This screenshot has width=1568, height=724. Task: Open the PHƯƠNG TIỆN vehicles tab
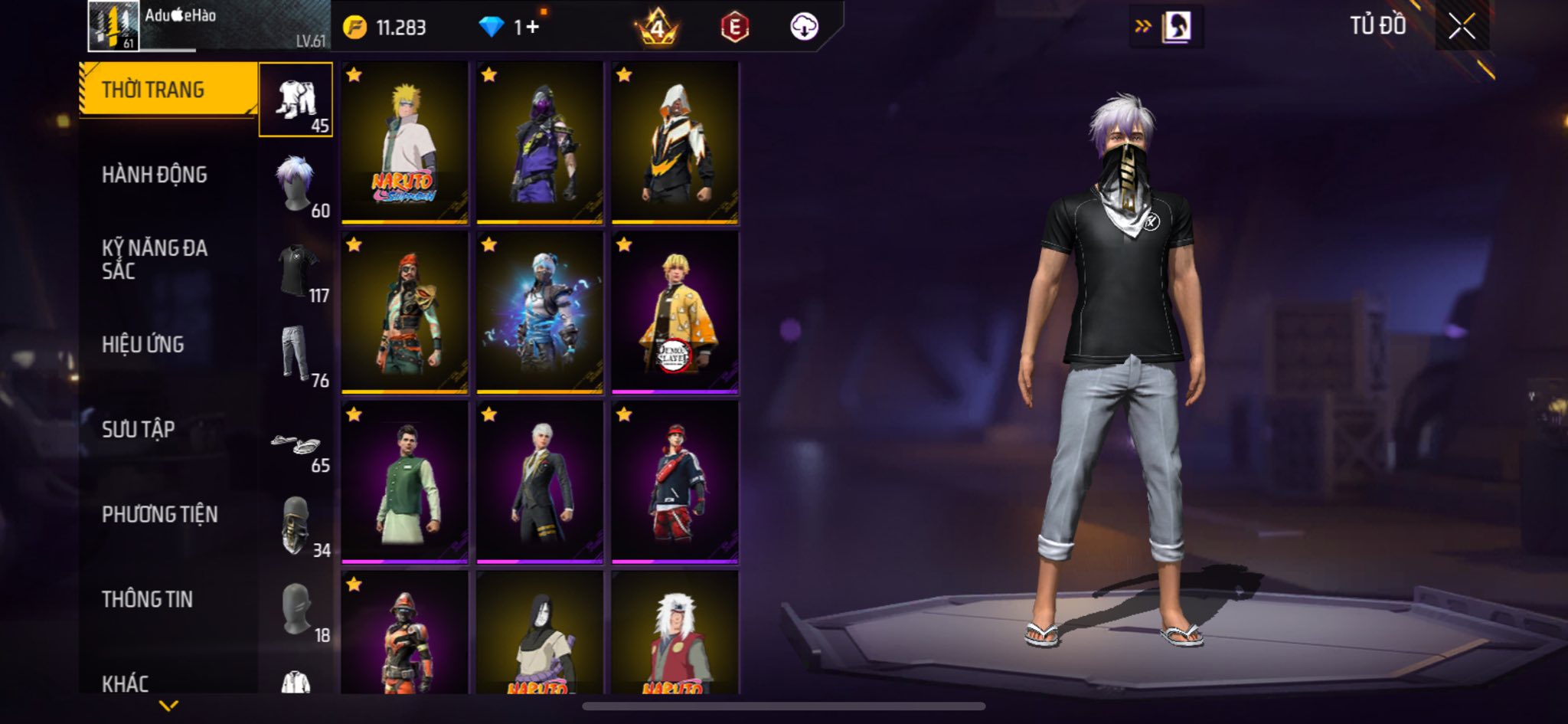pos(160,514)
